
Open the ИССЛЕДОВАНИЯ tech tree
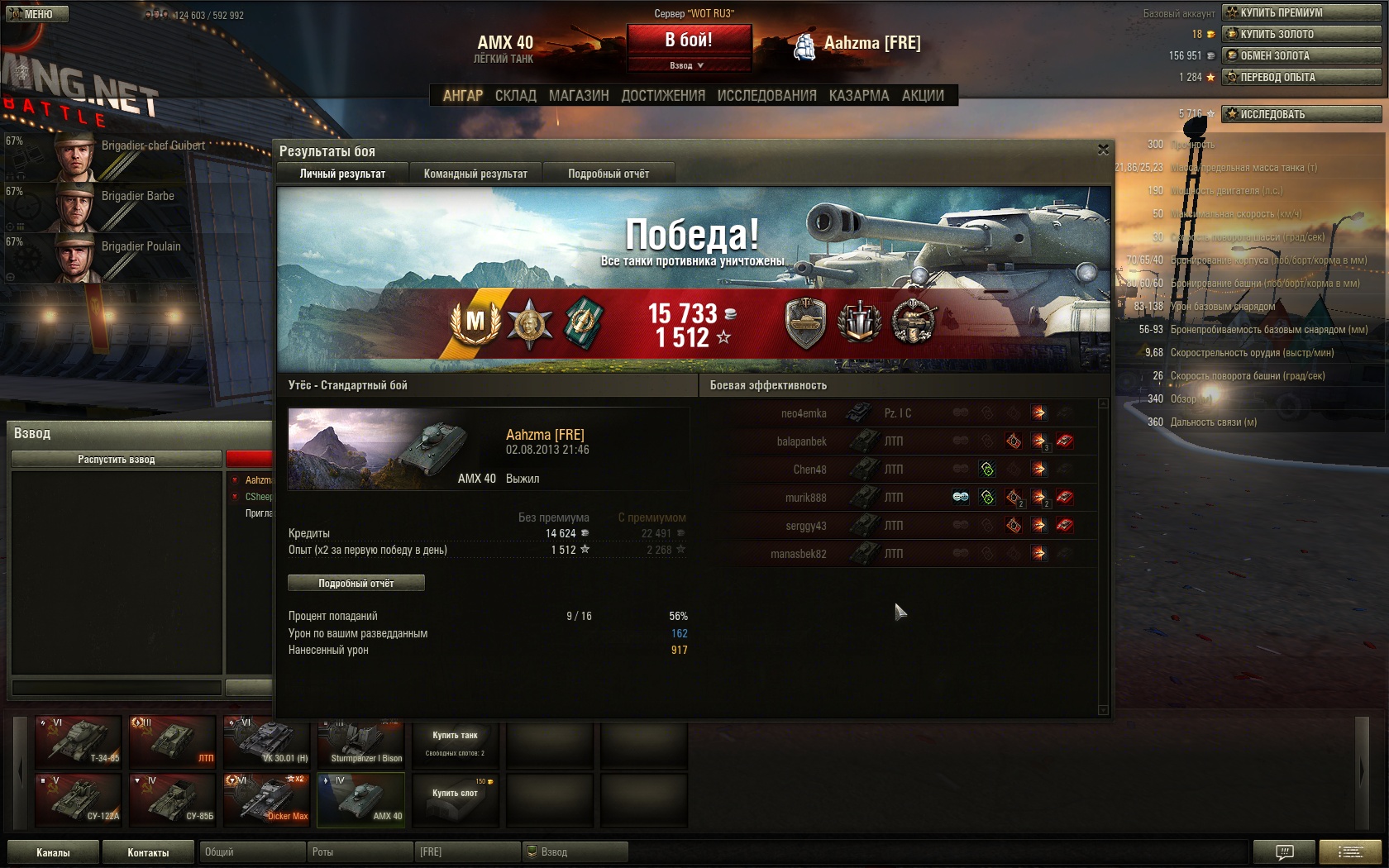pyautogui.click(x=766, y=96)
